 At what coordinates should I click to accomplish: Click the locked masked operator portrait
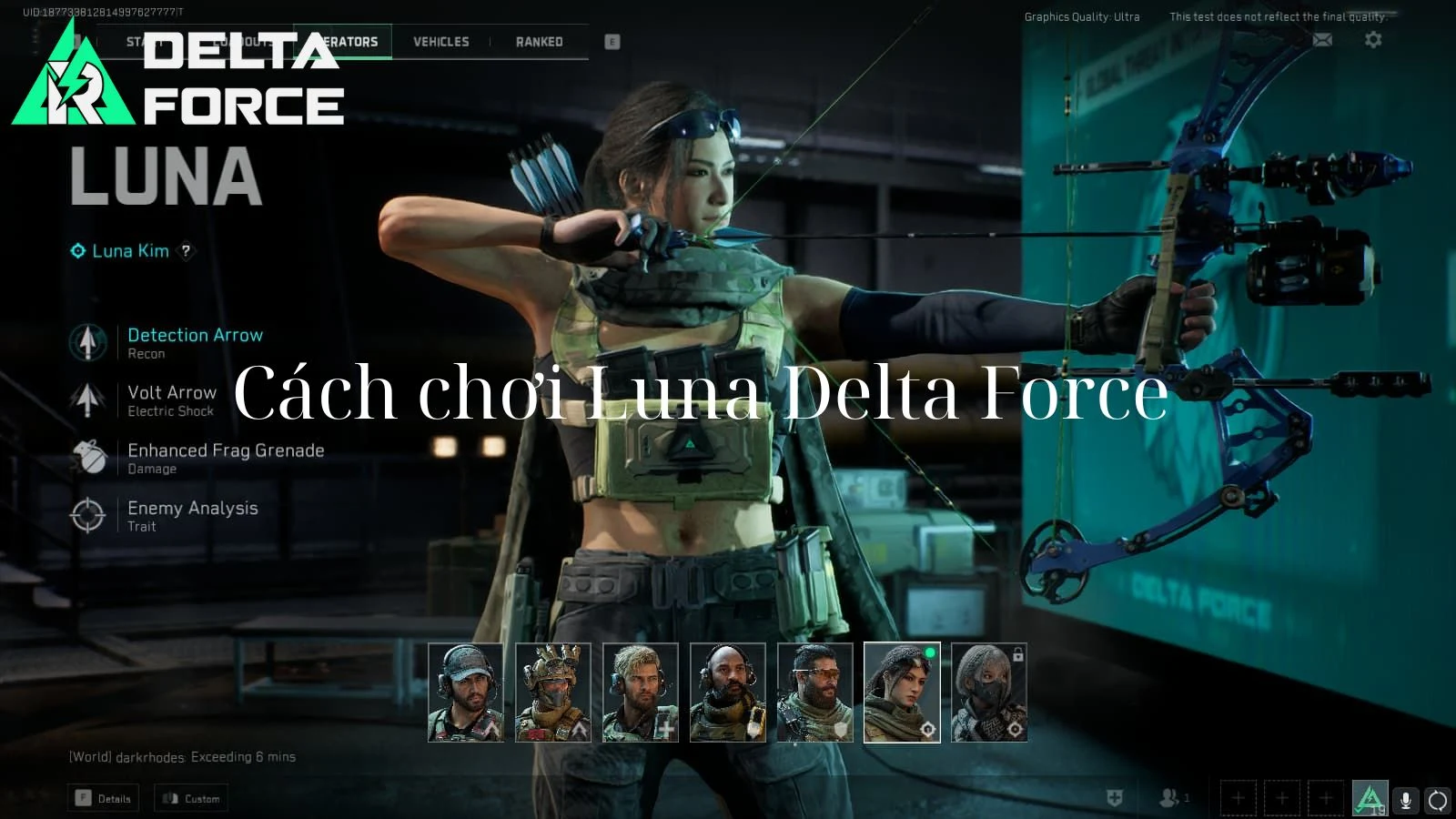click(x=989, y=693)
